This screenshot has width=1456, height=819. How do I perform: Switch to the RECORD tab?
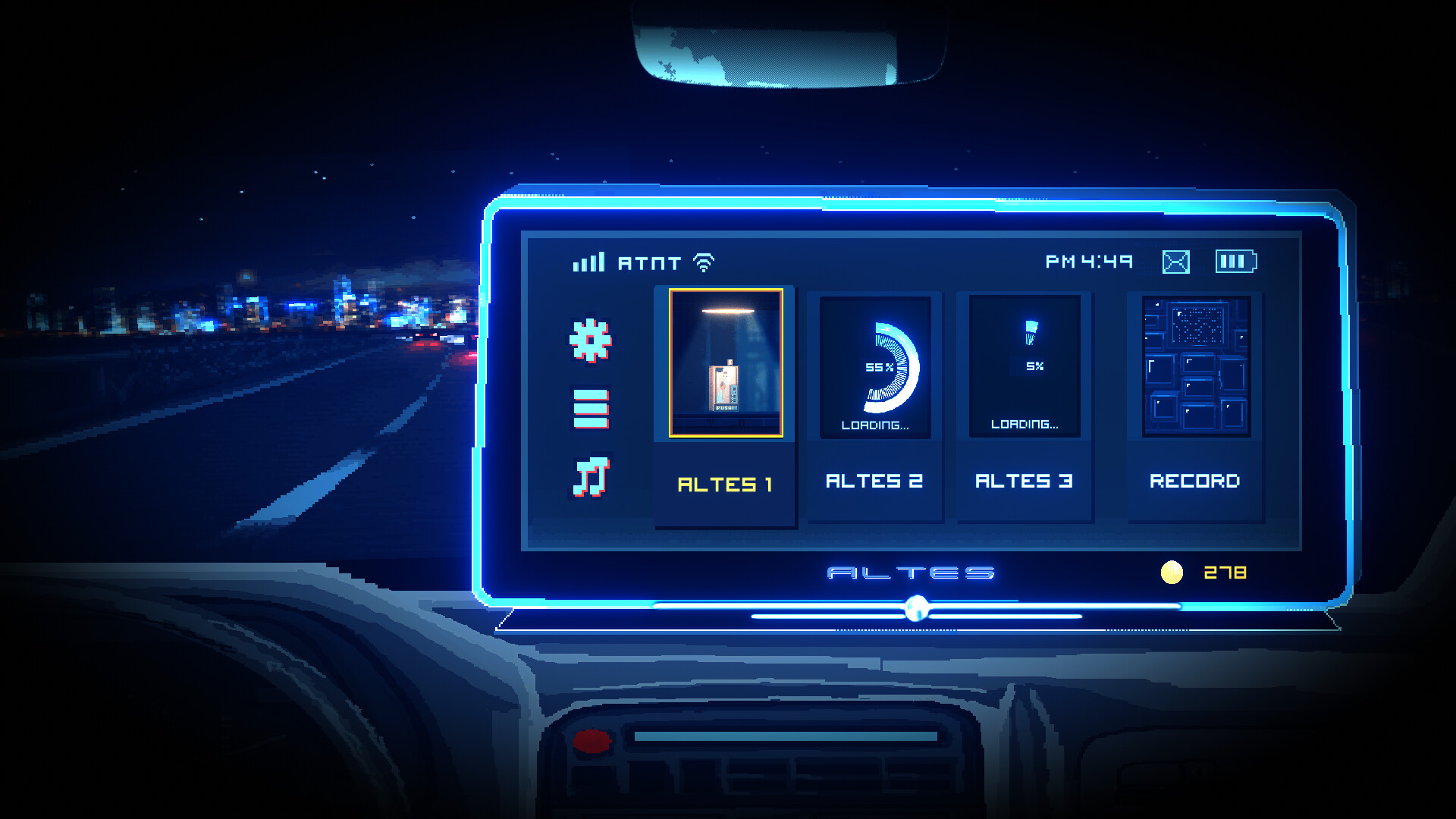pyautogui.click(x=1195, y=481)
